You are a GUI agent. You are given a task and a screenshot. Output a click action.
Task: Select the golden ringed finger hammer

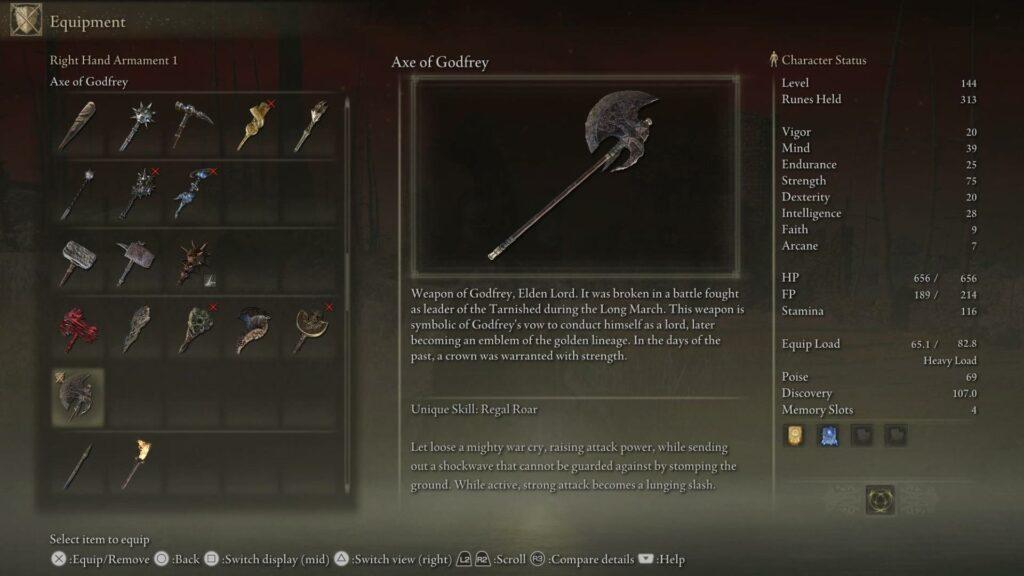click(x=253, y=125)
